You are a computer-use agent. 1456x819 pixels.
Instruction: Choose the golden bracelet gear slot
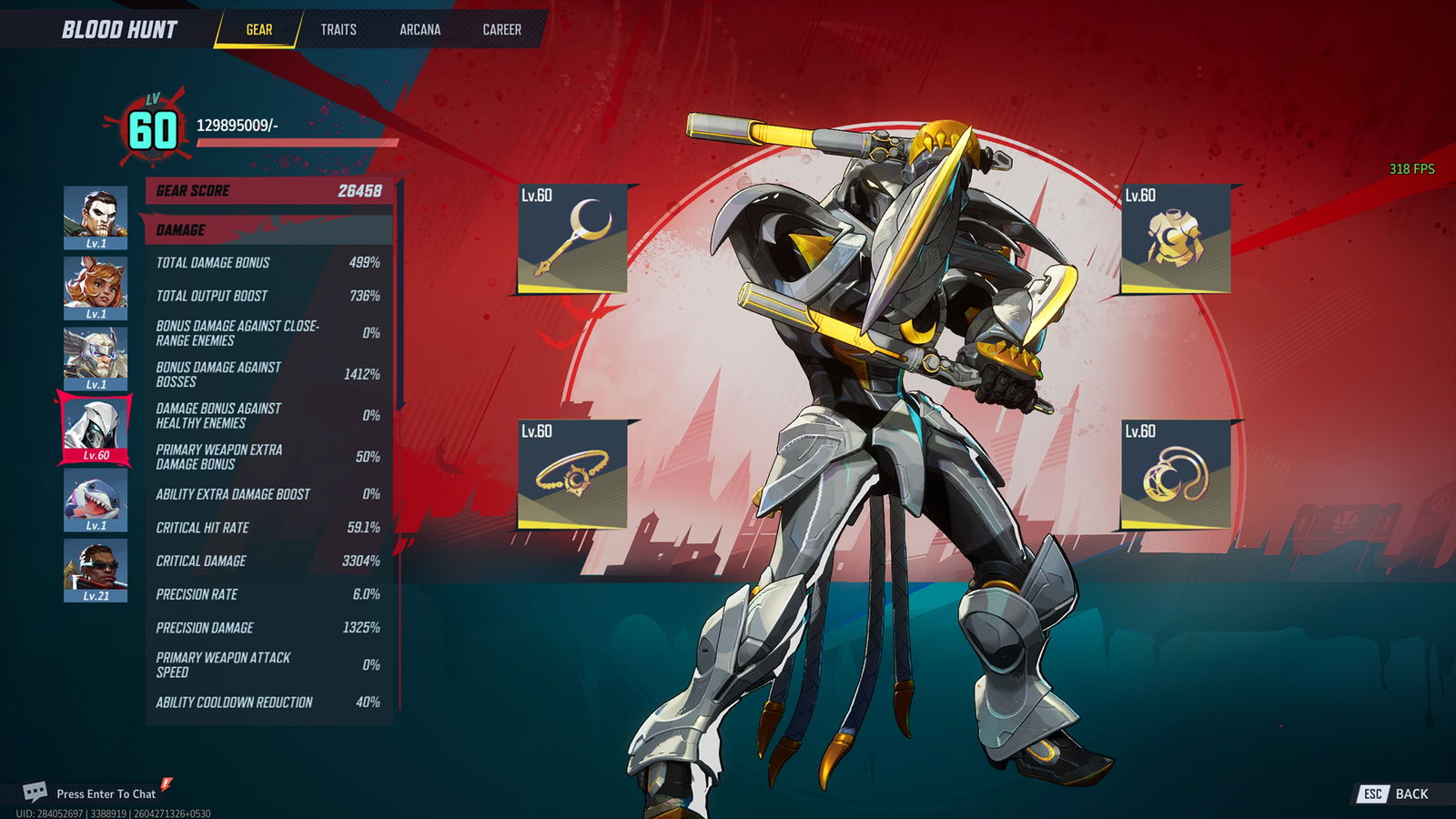click(572, 474)
